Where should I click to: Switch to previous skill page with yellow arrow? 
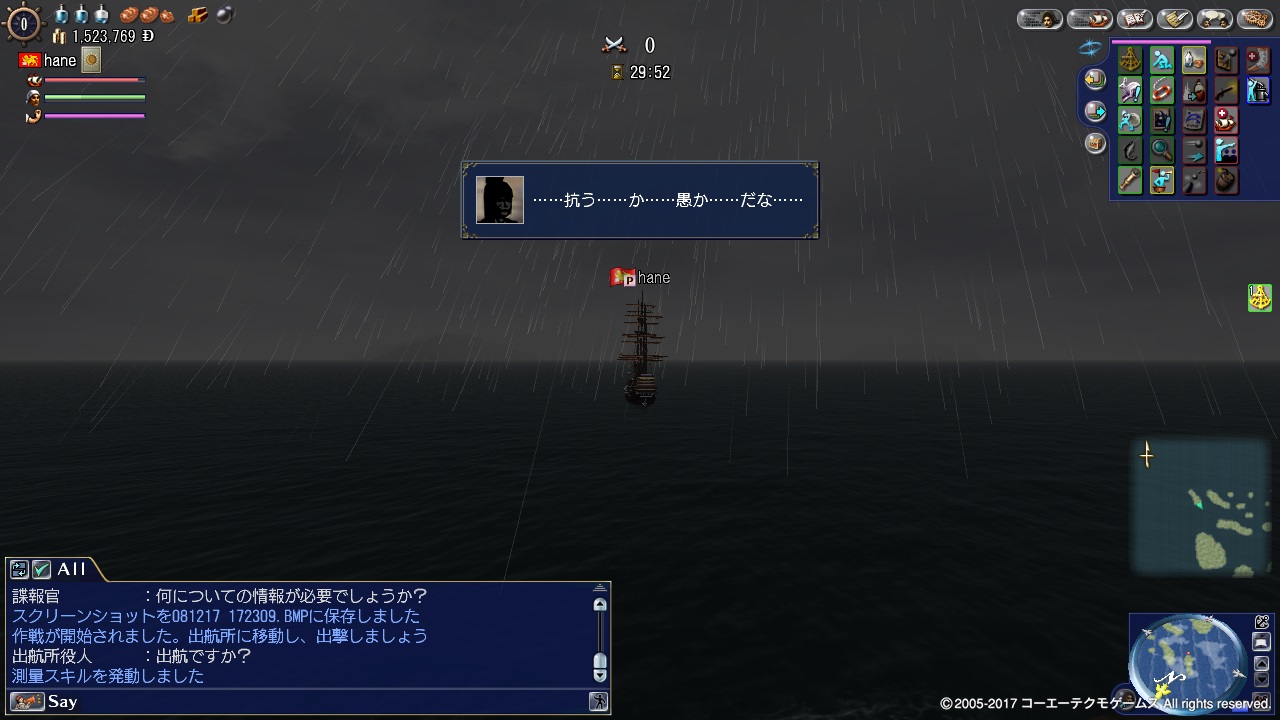(x=1095, y=79)
